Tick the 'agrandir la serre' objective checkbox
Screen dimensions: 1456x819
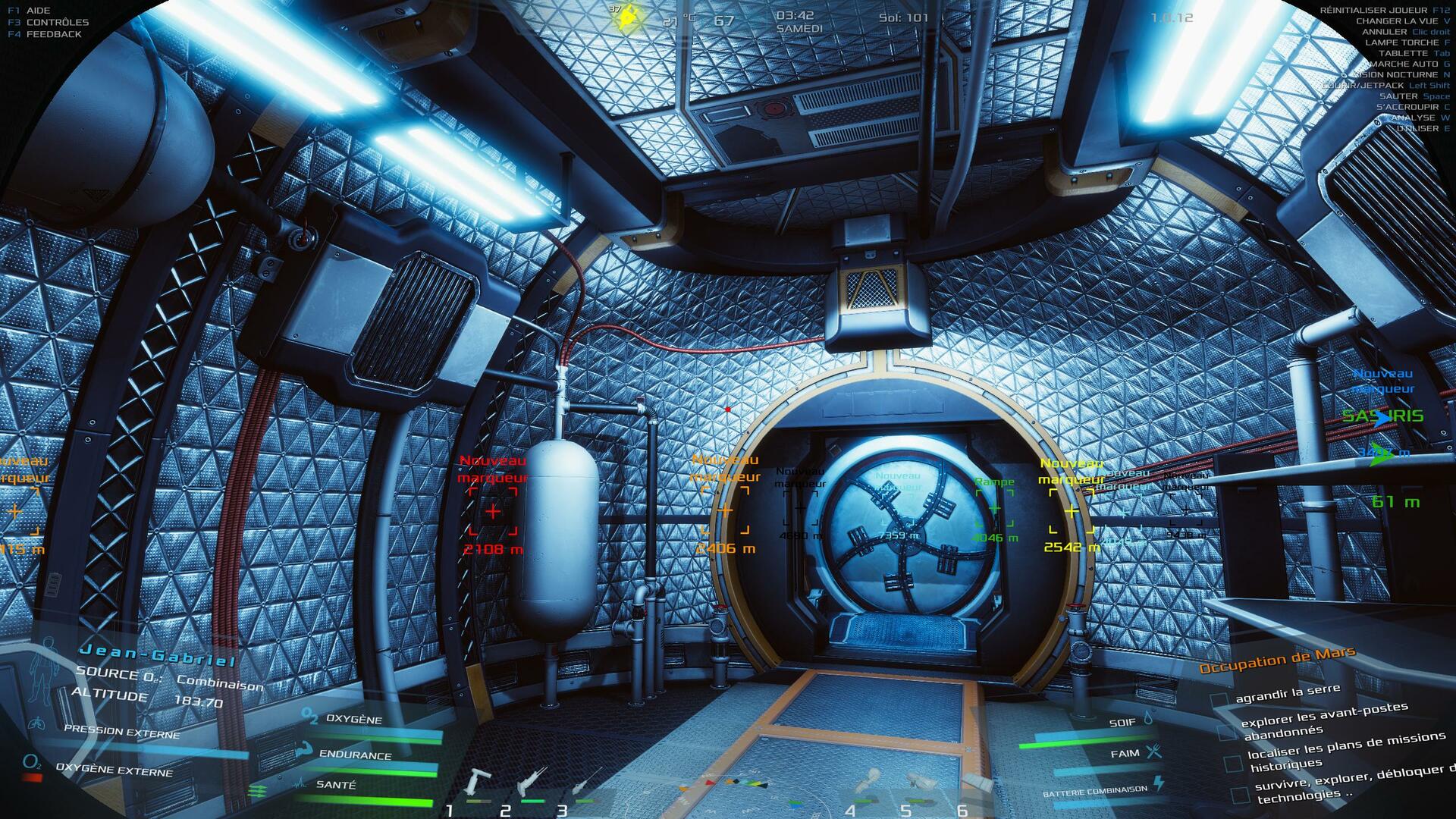coord(1219,700)
